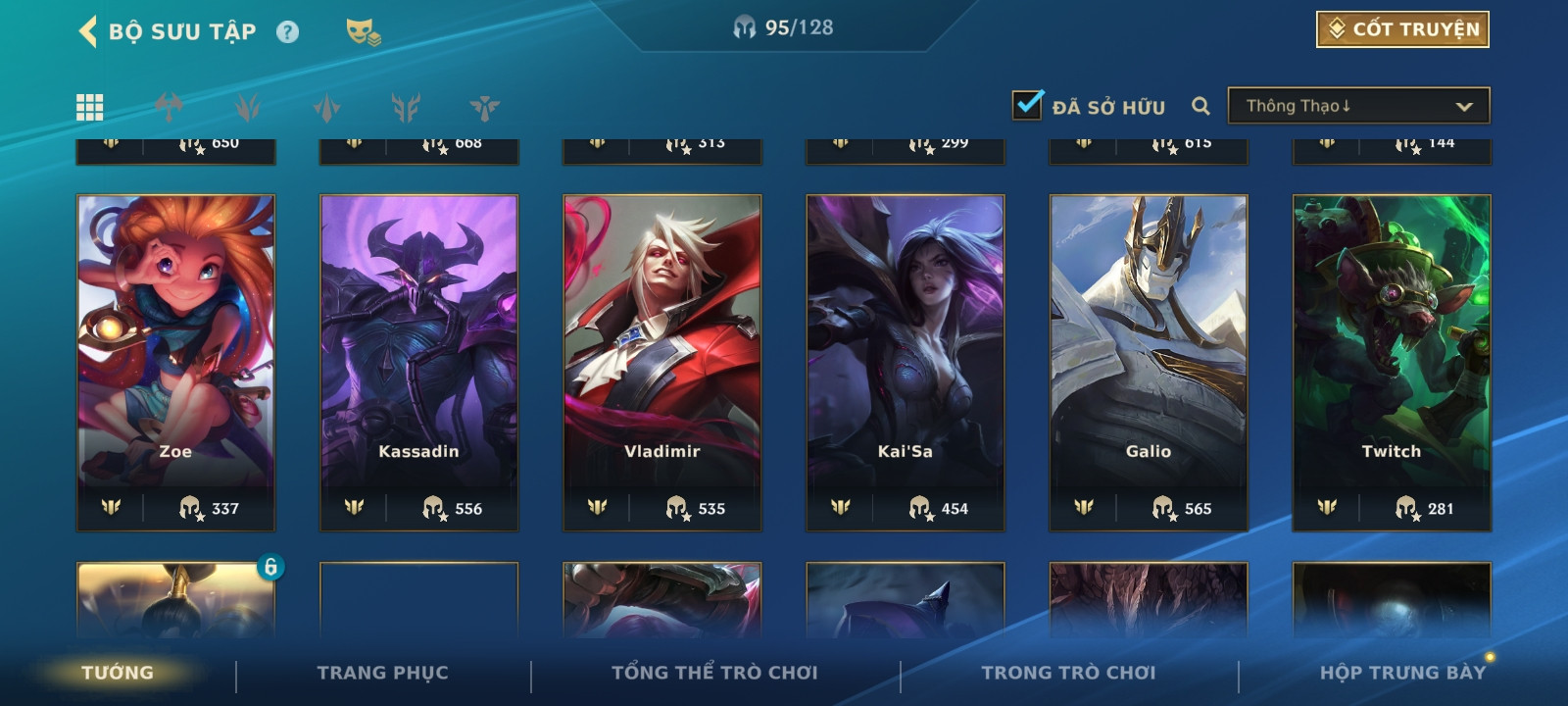Image resolution: width=1568 pixels, height=706 pixels.
Task: Open the Thông Thạo sort dropdown
Action: (x=1358, y=106)
